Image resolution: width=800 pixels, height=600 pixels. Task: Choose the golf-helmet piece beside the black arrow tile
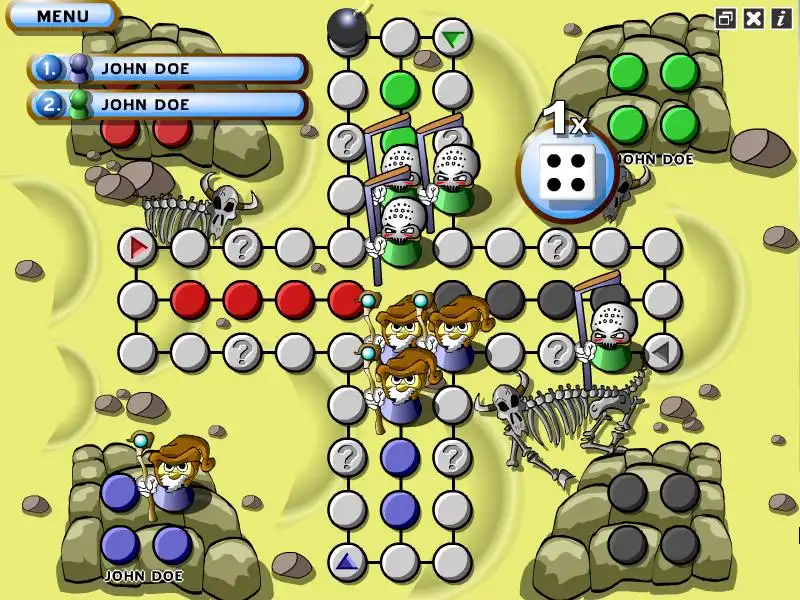[x=610, y=335]
